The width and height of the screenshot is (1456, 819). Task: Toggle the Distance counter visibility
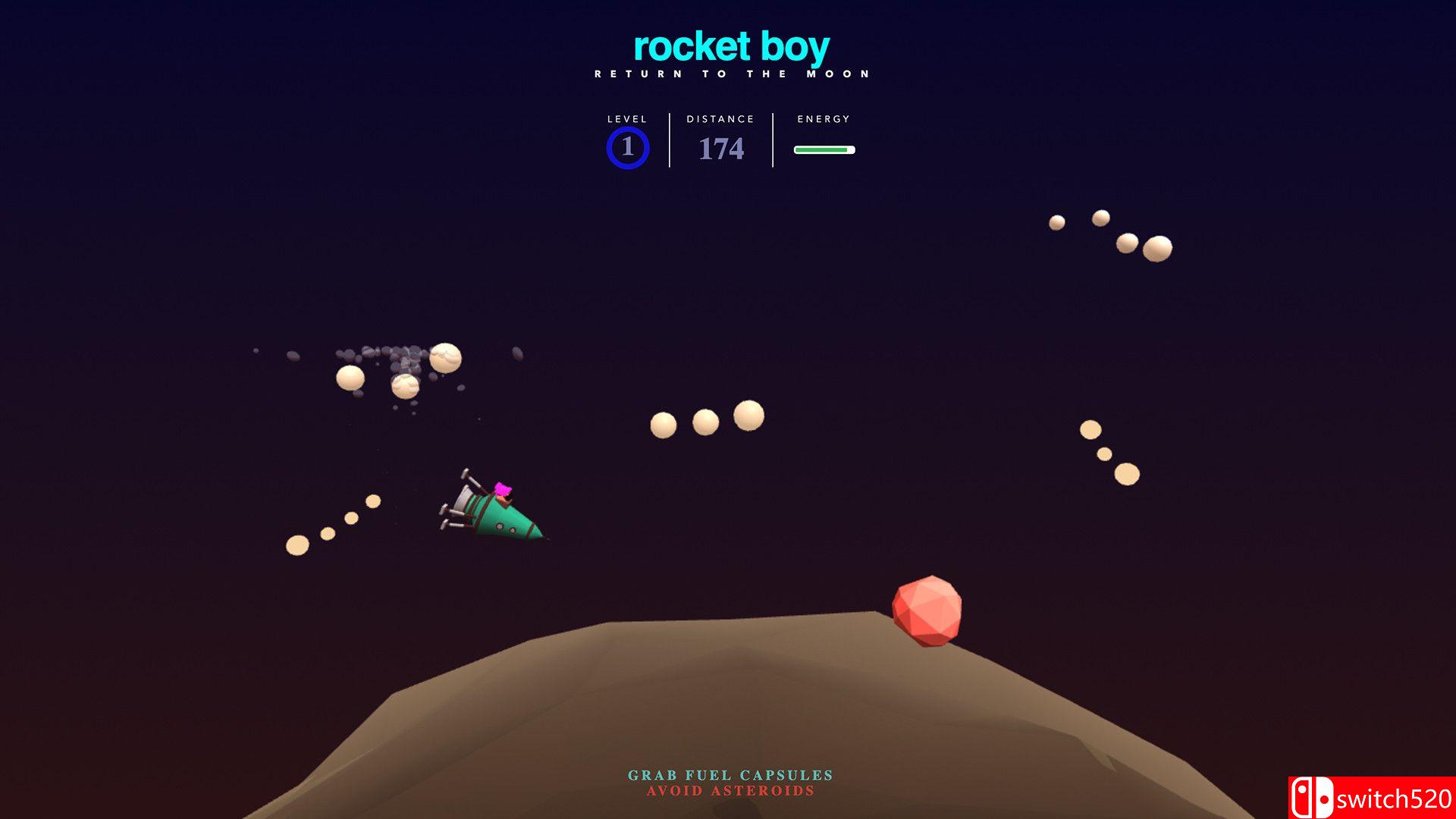point(718,119)
